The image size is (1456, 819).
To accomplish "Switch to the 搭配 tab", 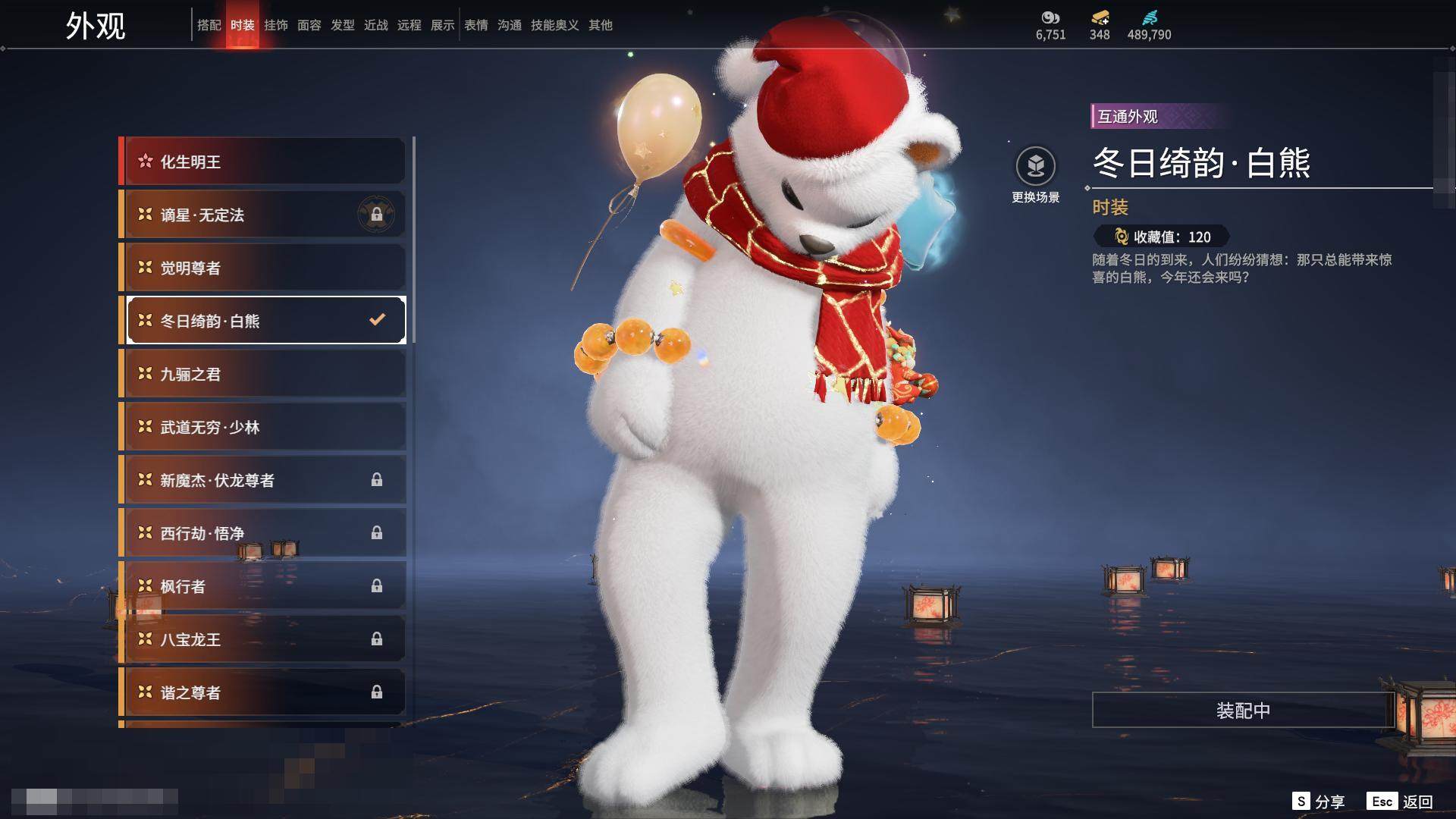I will click(x=209, y=25).
